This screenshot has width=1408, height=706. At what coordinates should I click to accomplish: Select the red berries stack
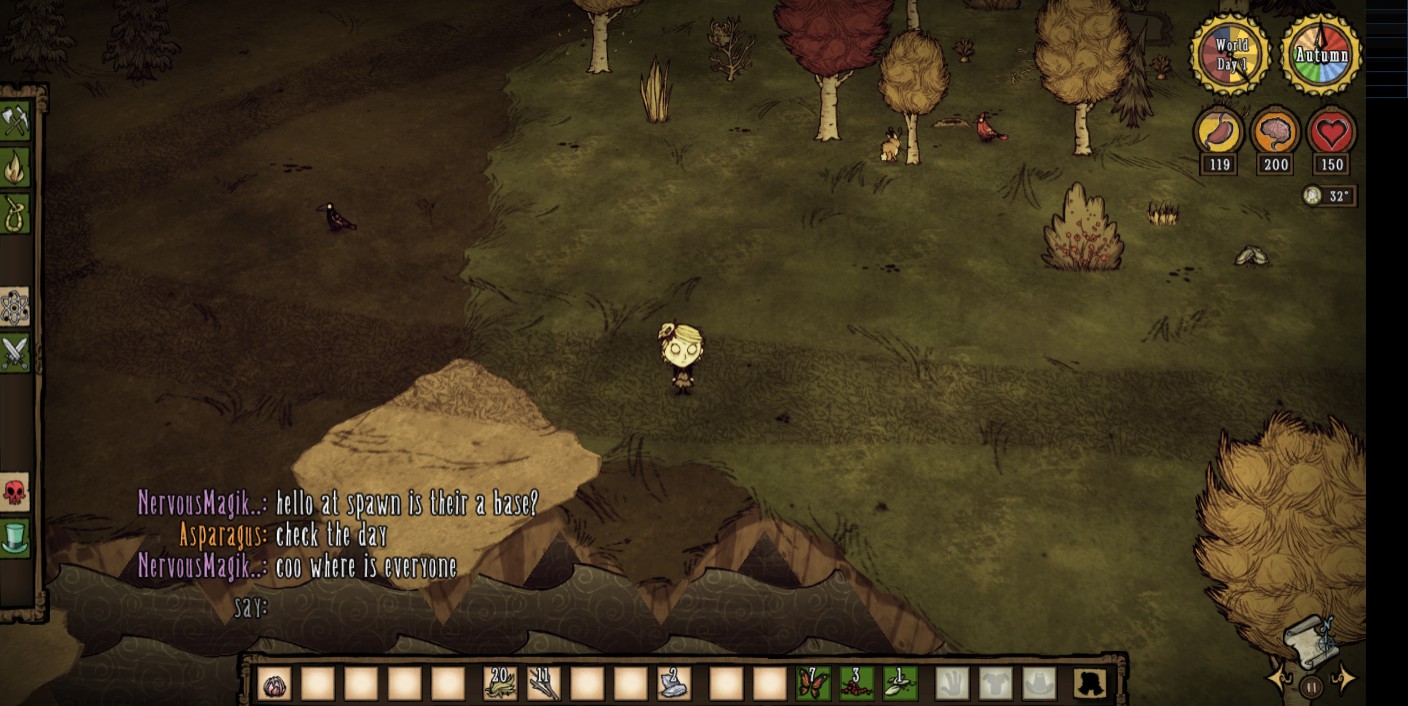[856, 684]
